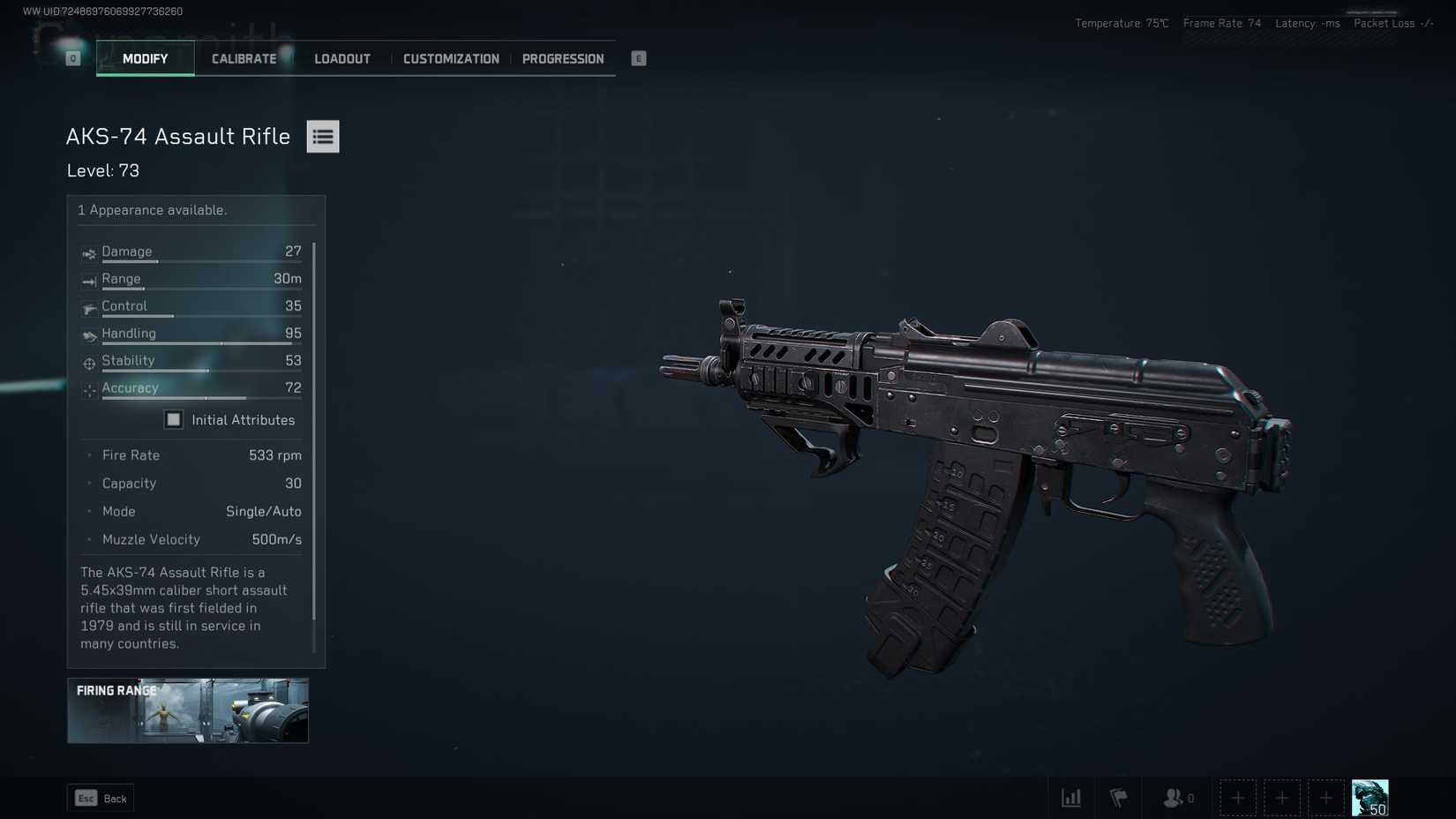Expand an empty plus attachment slot
Viewport: 1456px width, 819px height.
[x=1238, y=797]
